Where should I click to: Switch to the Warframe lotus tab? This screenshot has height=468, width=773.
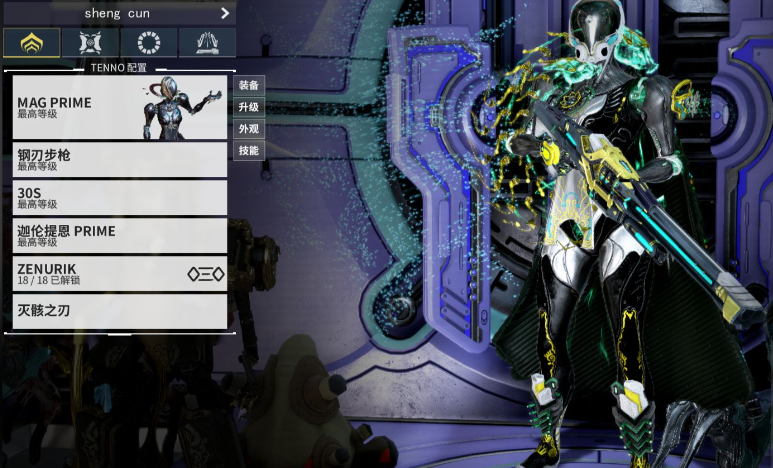[x=32, y=43]
